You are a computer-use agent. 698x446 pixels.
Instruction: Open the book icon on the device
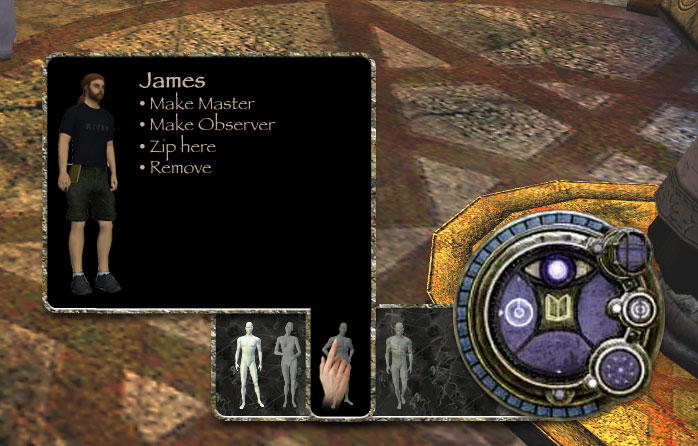pos(553,310)
